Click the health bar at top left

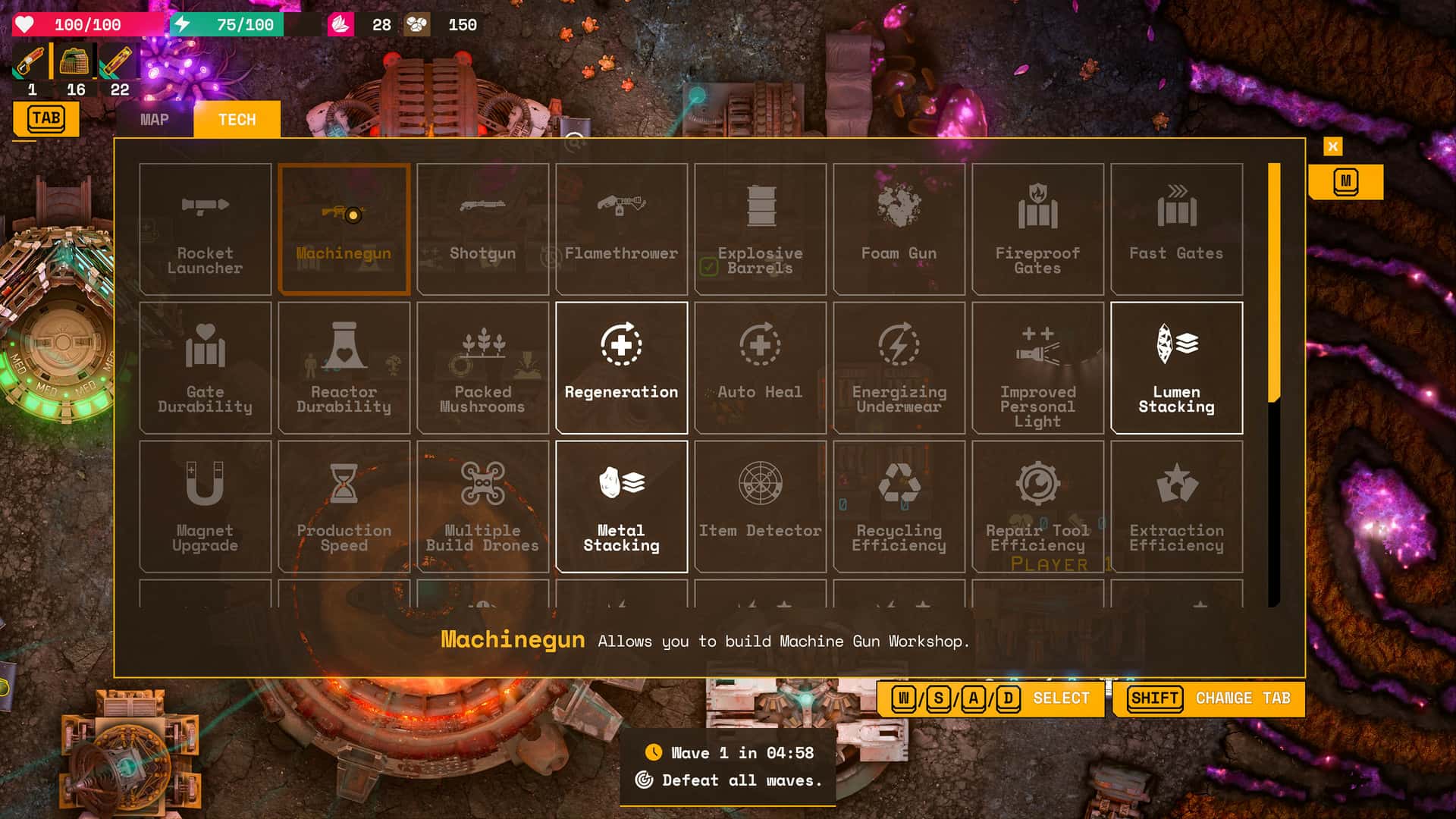click(x=83, y=24)
